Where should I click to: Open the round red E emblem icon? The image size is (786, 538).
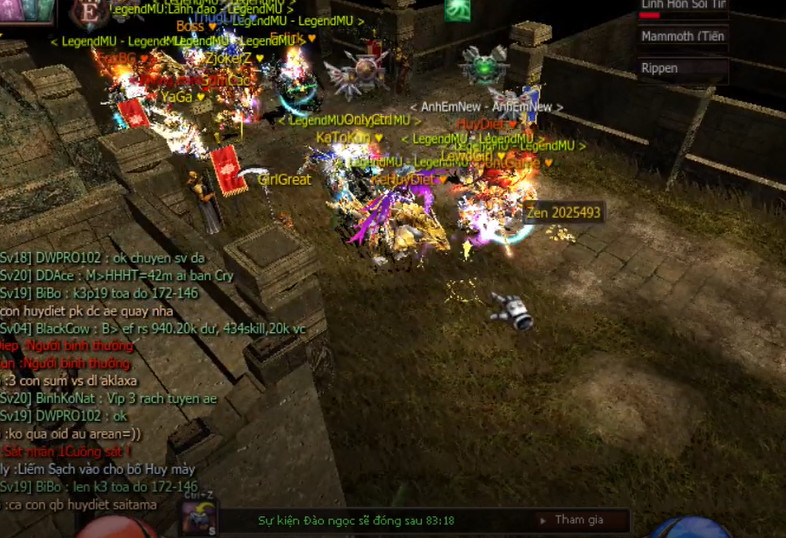(x=90, y=12)
